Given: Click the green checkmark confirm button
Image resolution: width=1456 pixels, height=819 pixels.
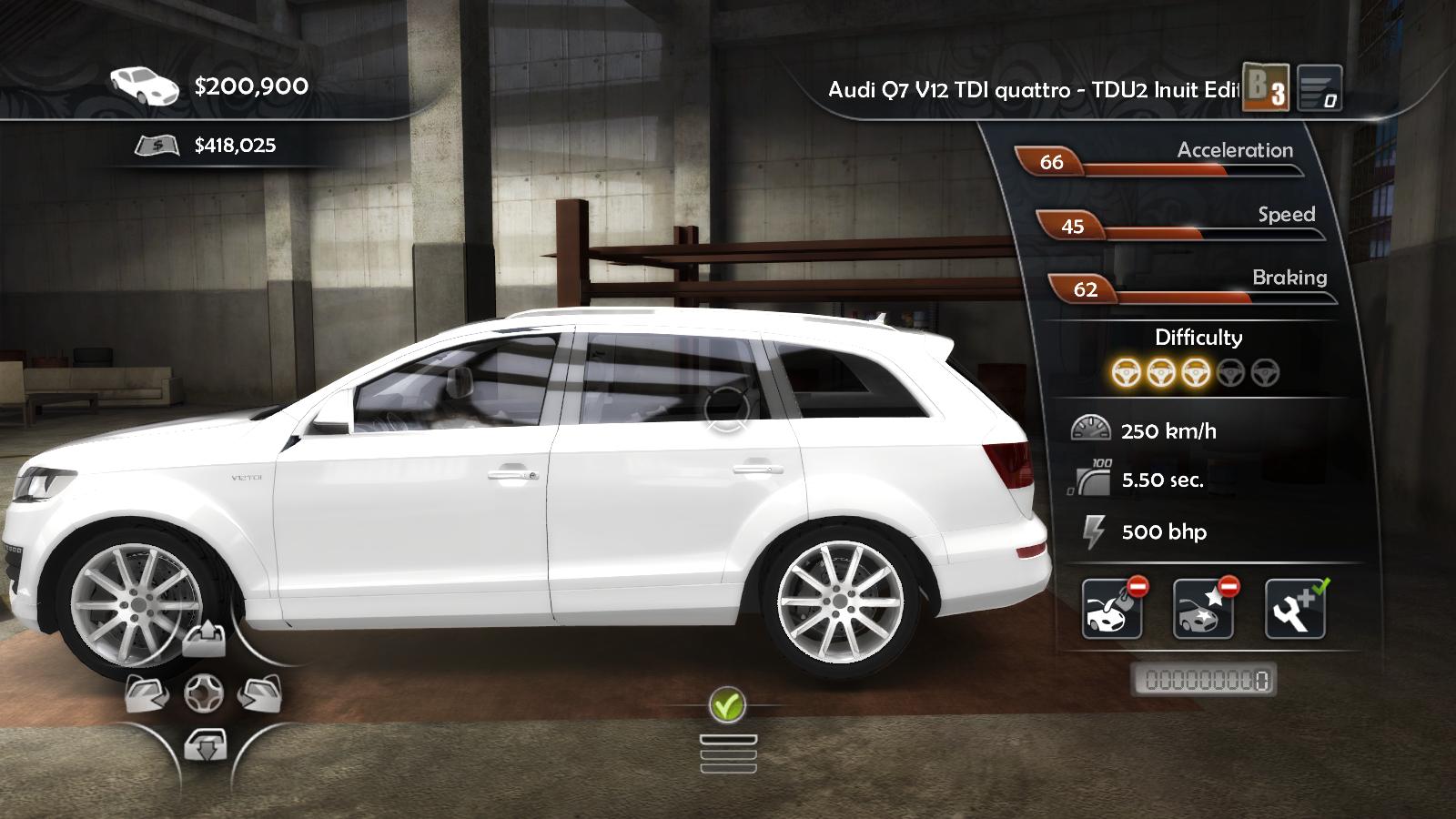Looking at the screenshot, I should click(x=727, y=704).
